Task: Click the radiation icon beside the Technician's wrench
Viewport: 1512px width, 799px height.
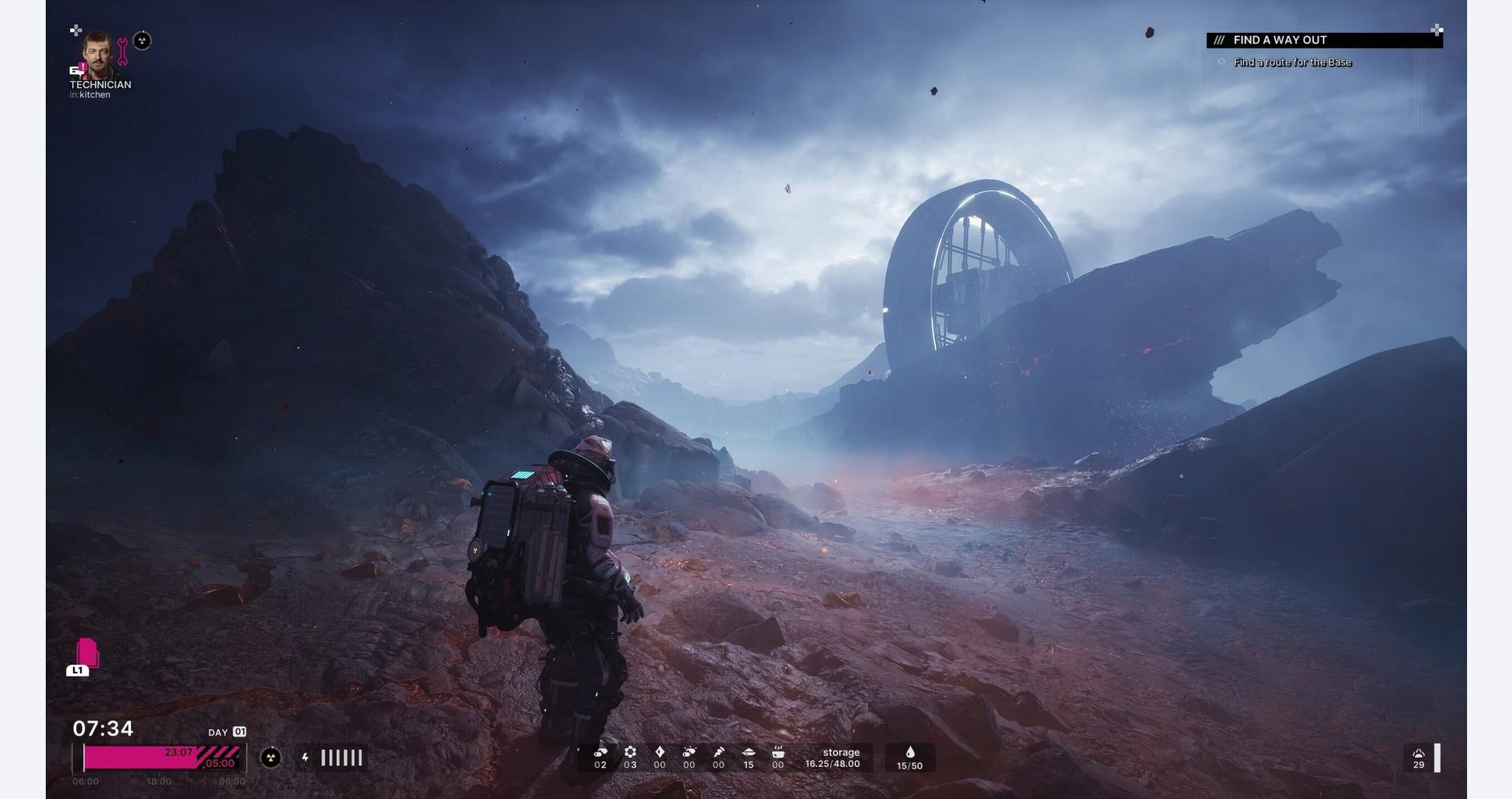Action: 142,41
